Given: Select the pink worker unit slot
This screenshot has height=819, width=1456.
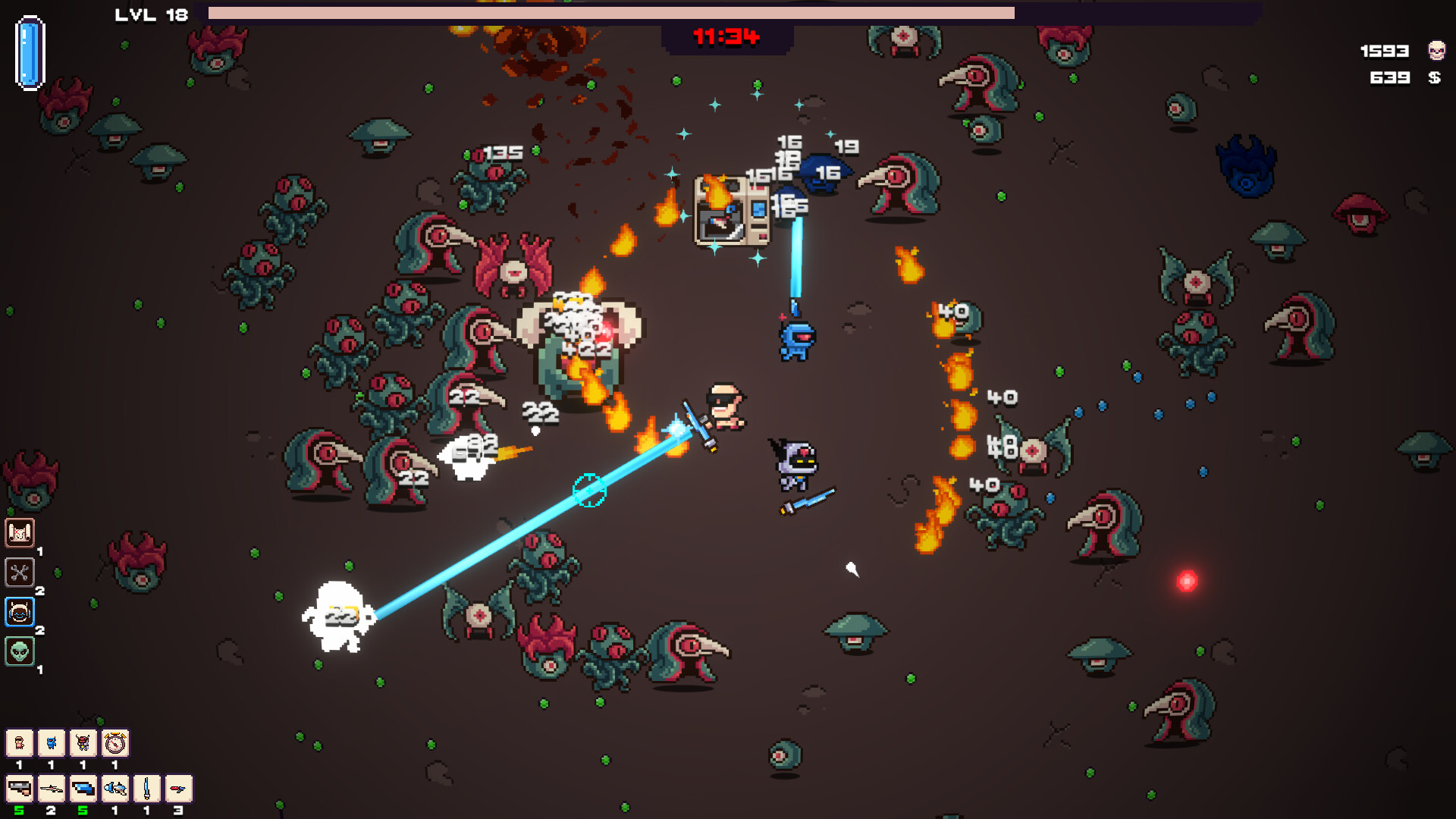Looking at the screenshot, I should [x=20, y=743].
